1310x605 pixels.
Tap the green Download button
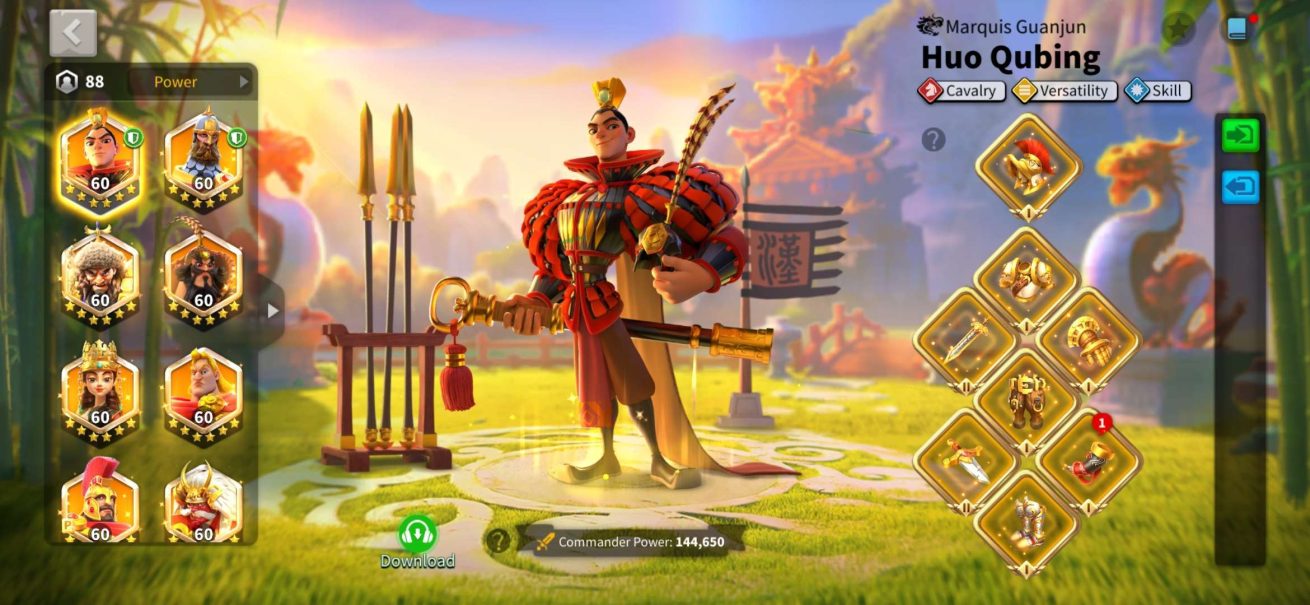(x=417, y=541)
